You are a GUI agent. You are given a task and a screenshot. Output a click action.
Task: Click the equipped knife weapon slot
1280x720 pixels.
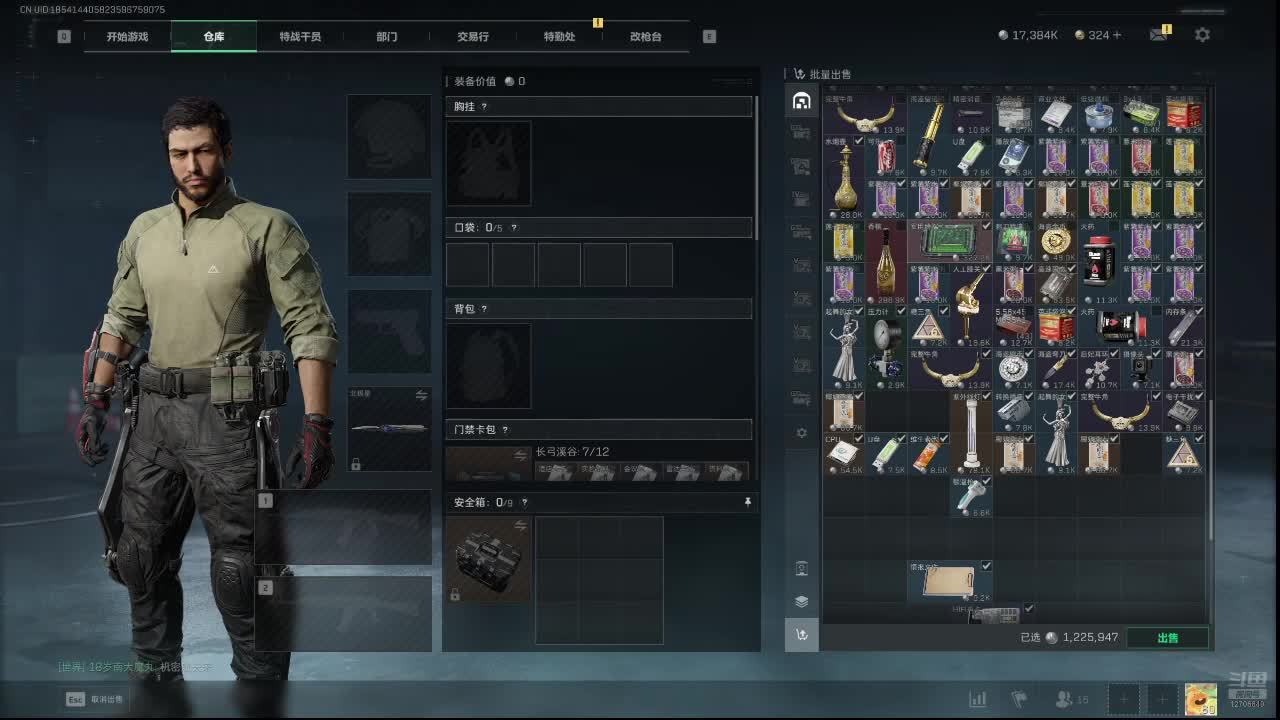point(390,429)
